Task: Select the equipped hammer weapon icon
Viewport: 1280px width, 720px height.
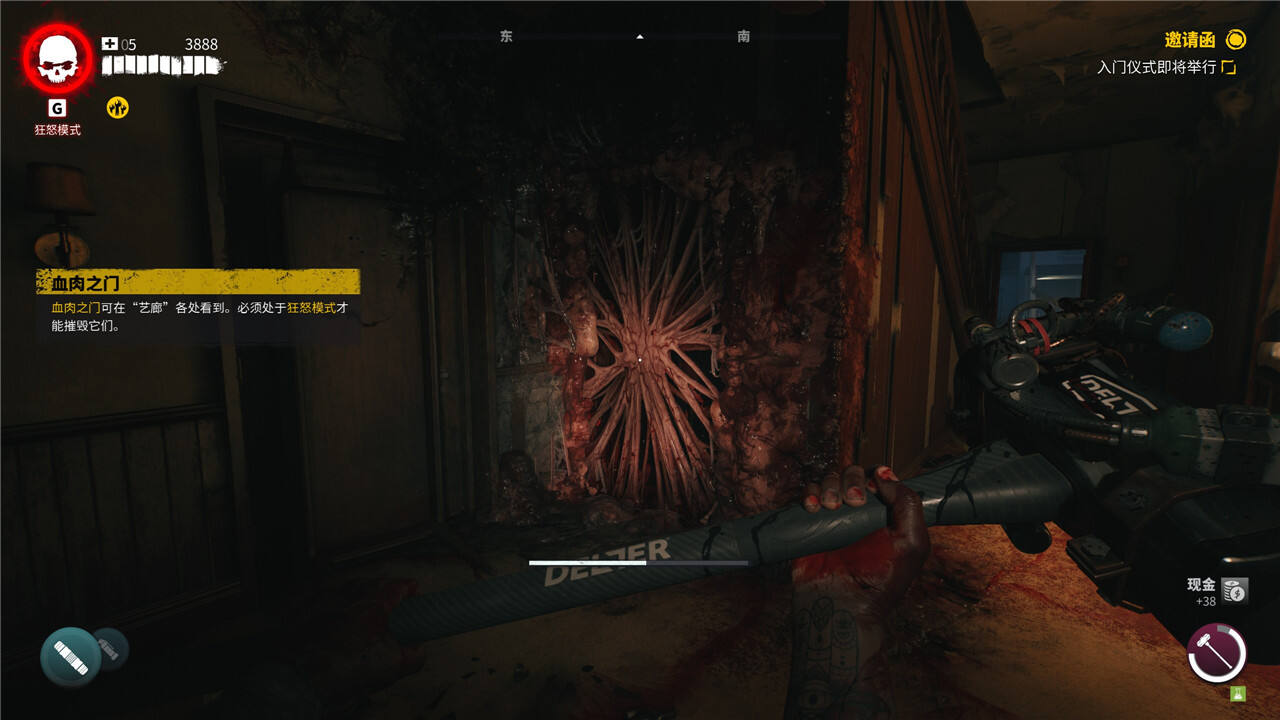Action: point(1216,653)
